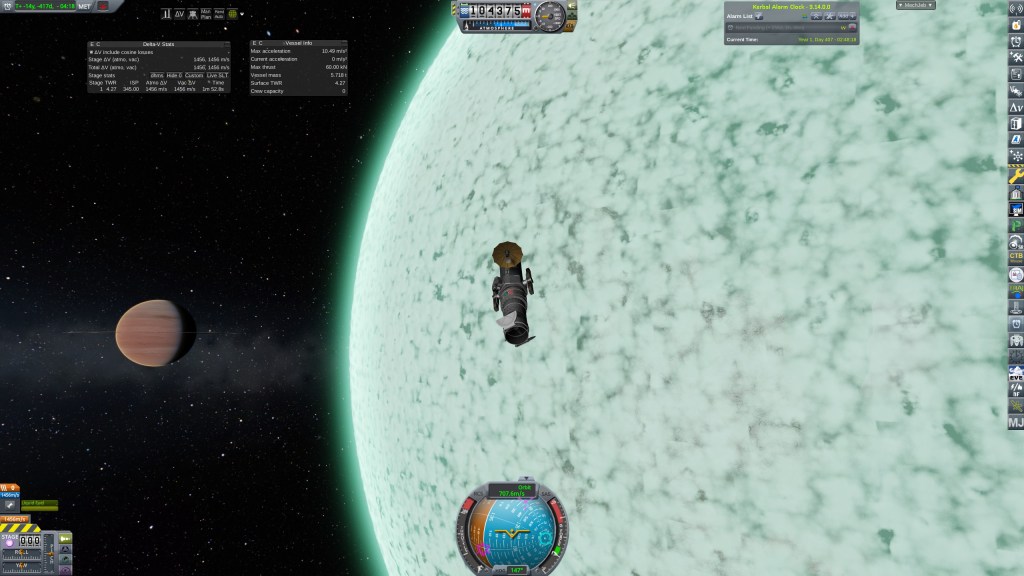Click the green globe toolbar button
The width and height of the screenshot is (1024, 576).
click(233, 14)
